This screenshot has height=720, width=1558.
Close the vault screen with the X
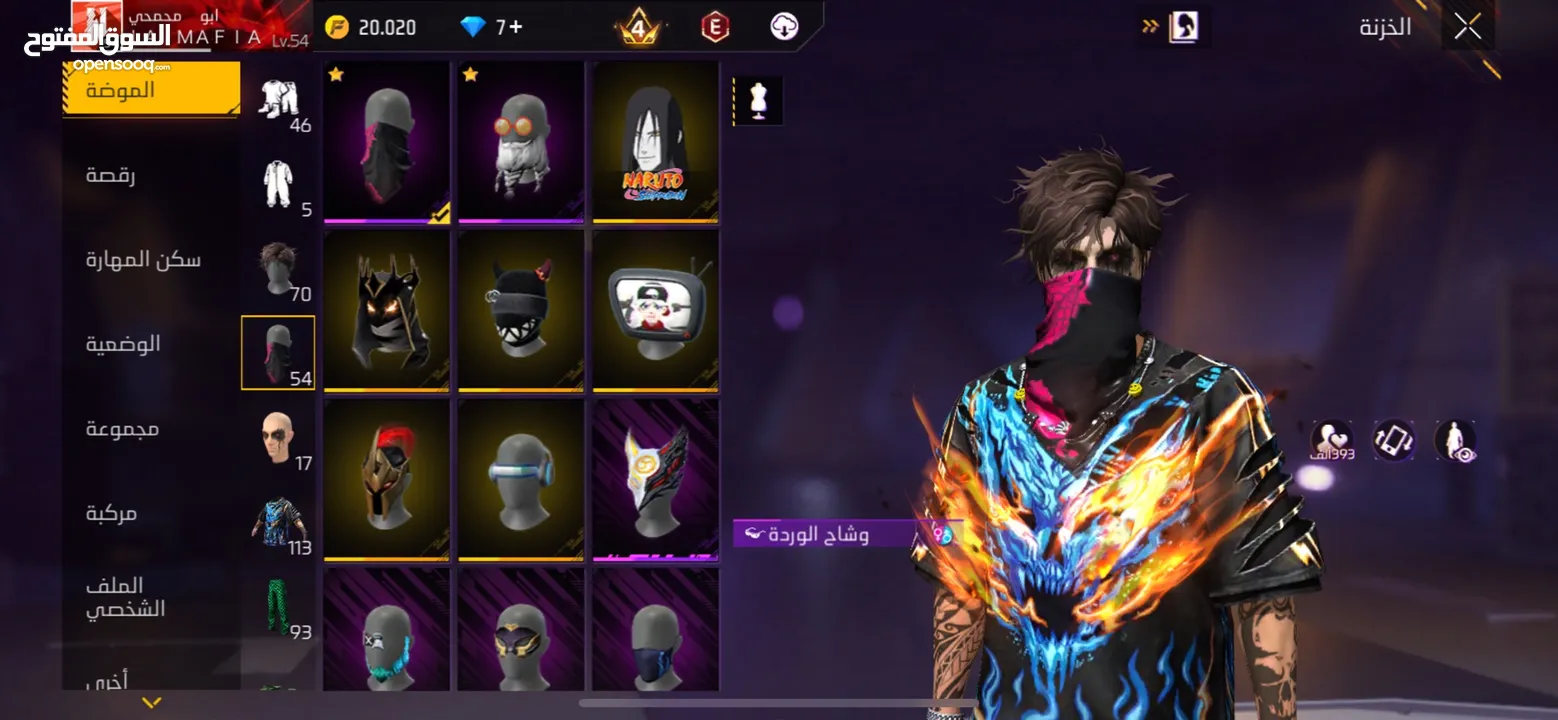click(x=1467, y=27)
